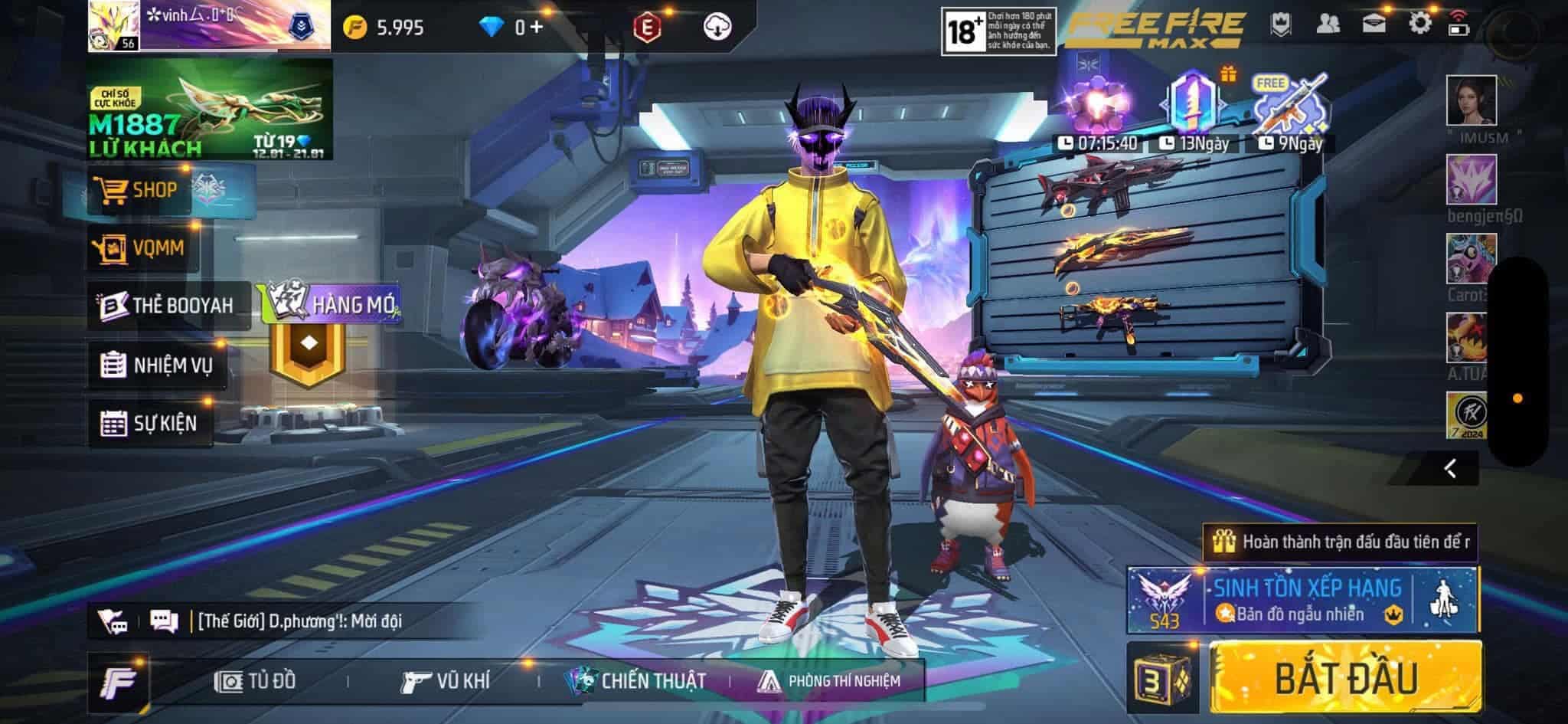1568x724 pixels.
Task: Open the HẠNG MỚ rank banner
Action: 331,304
